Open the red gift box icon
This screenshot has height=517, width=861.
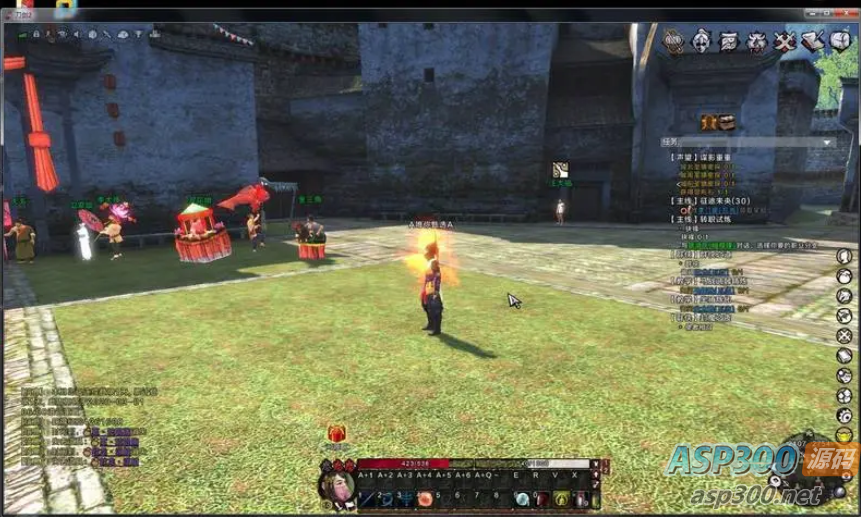[337, 434]
